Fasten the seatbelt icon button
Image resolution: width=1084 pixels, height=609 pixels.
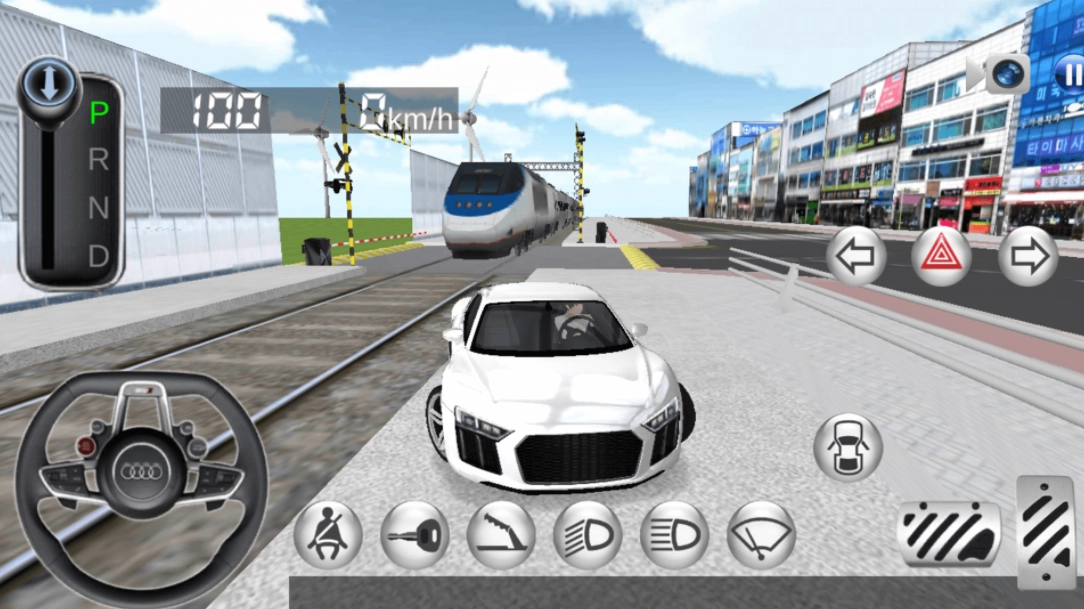click(x=328, y=535)
